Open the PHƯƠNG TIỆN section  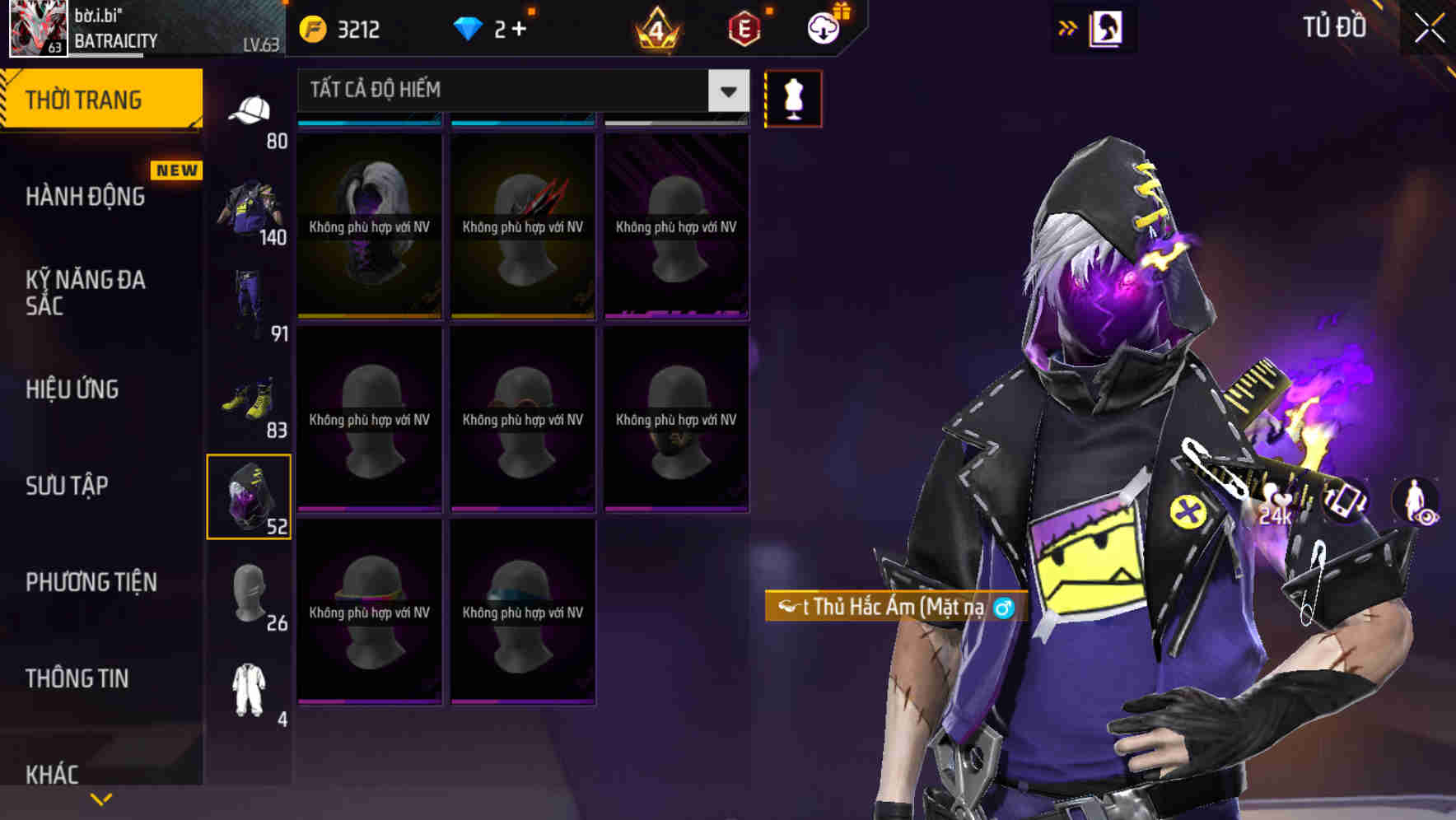coord(91,582)
